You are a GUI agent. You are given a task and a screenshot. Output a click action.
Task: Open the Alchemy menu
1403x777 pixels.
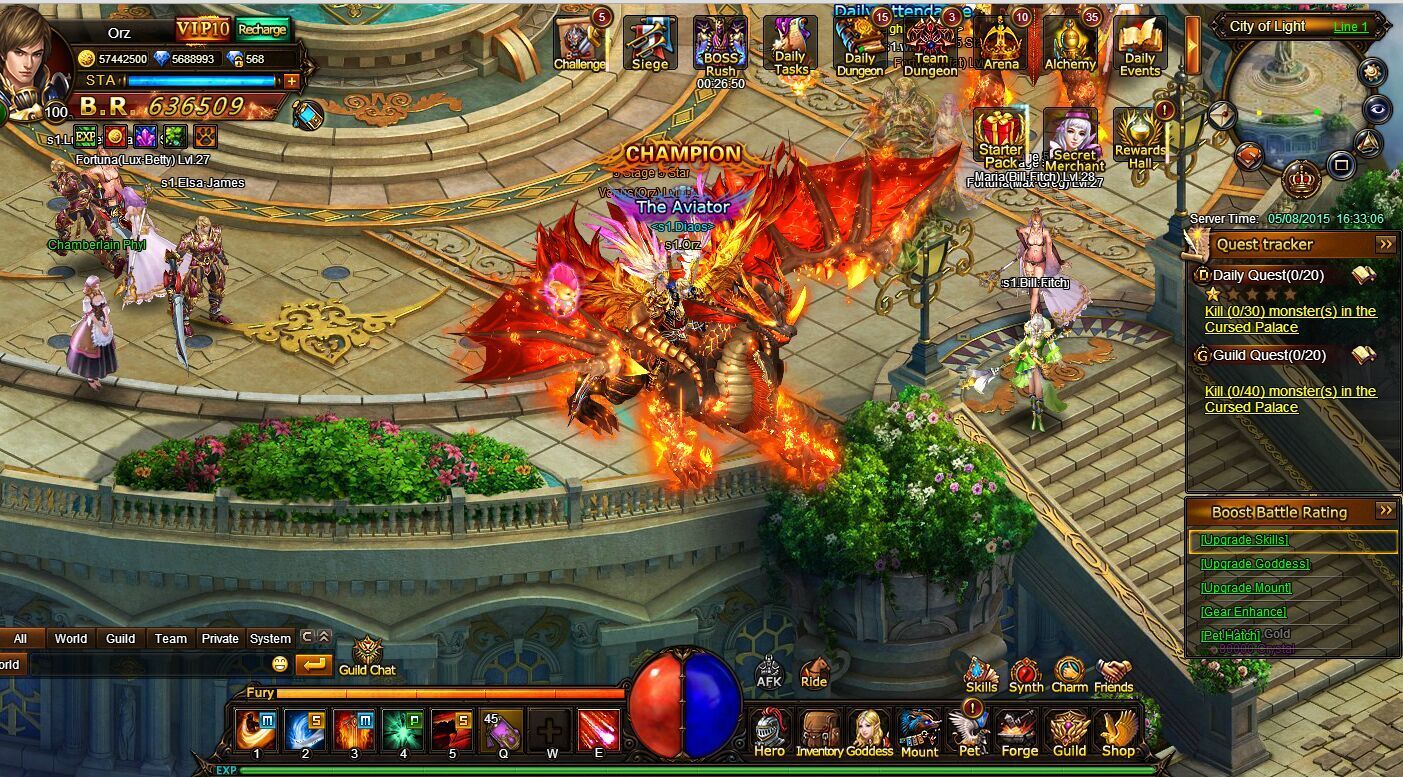click(1070, 43)
